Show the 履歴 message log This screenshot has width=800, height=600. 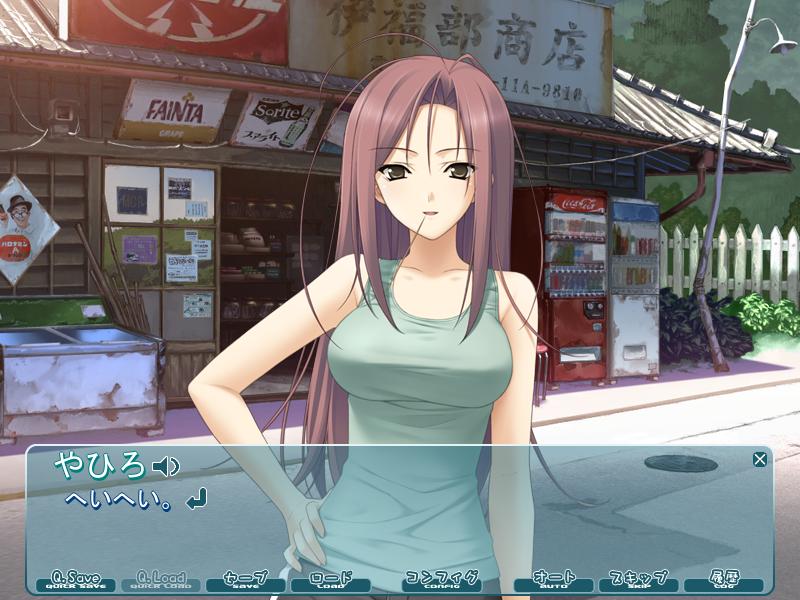click(x=723, y=581)
